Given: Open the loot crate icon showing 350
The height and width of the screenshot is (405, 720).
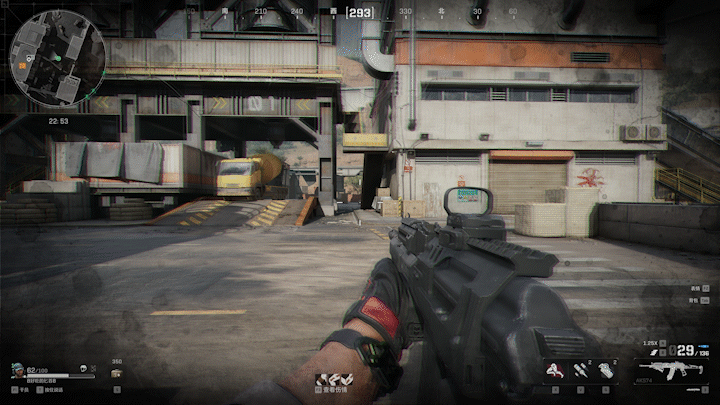Looking at the screenshot, I should pyautogui.click(x=116, y=372).
